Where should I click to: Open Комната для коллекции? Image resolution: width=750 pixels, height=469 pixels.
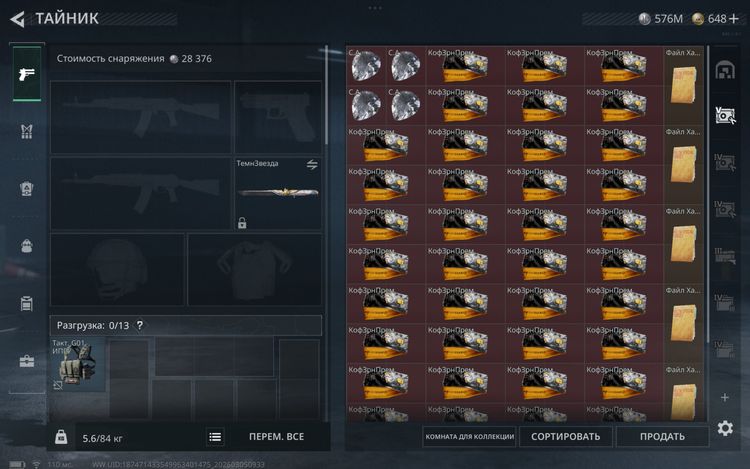(470, 437)
